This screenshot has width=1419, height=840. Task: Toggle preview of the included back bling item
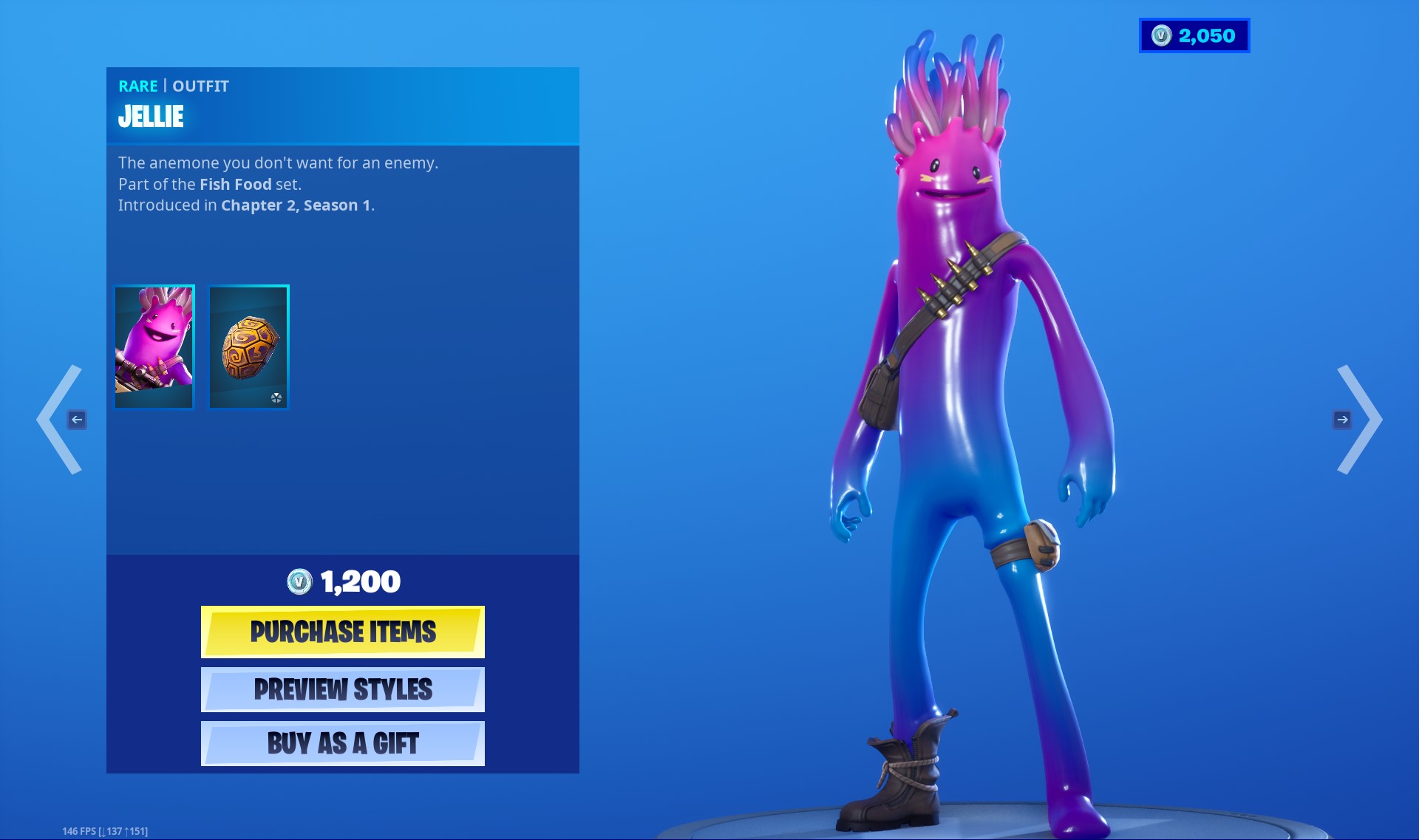point(248,346)
